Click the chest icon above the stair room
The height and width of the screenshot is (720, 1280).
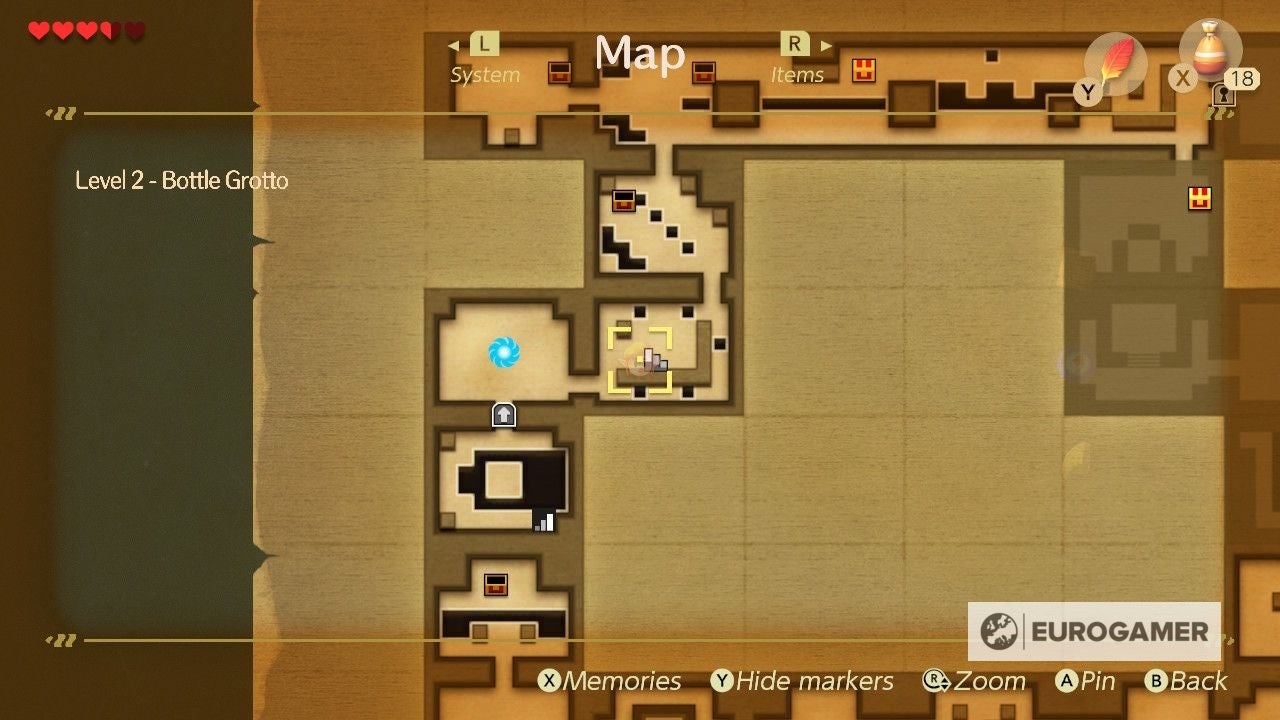[x=624, y=200]
